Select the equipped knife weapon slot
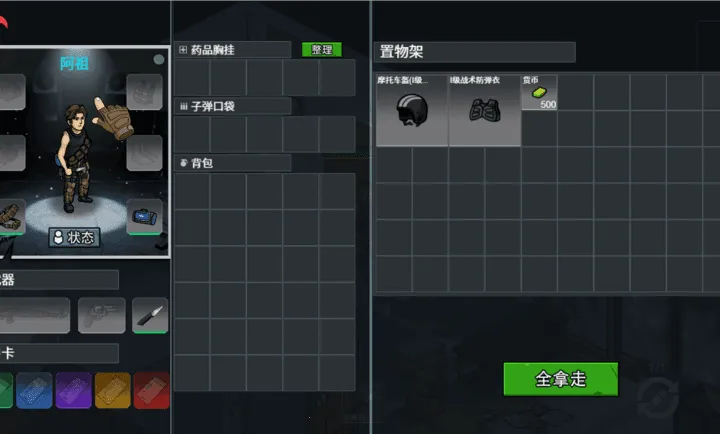Viewport: 720px width, 434px height. tap(149, 316)
